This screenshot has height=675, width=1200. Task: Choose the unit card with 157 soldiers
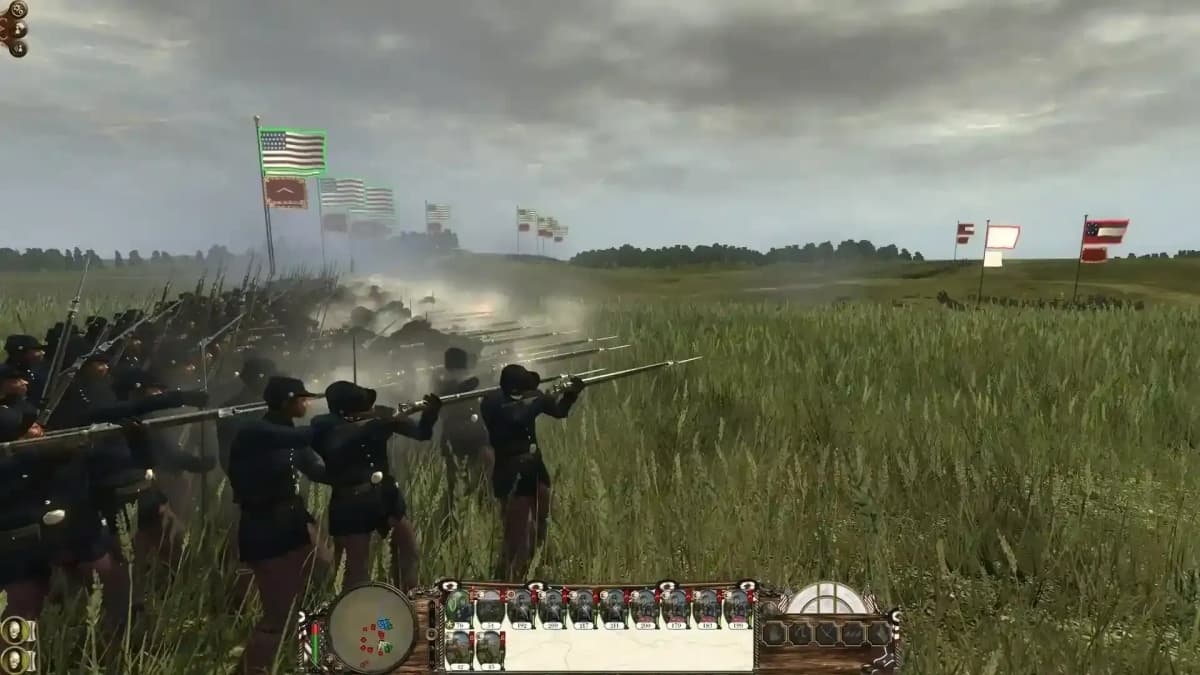(x=583, y=609)
